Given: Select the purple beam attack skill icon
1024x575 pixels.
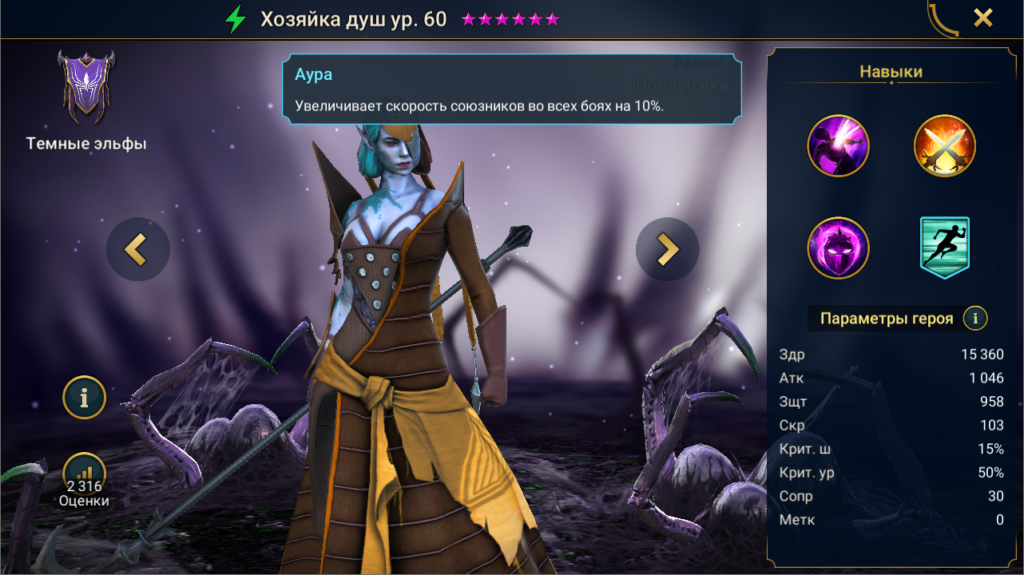Looking at the screenshot, I should coord(838,146).
